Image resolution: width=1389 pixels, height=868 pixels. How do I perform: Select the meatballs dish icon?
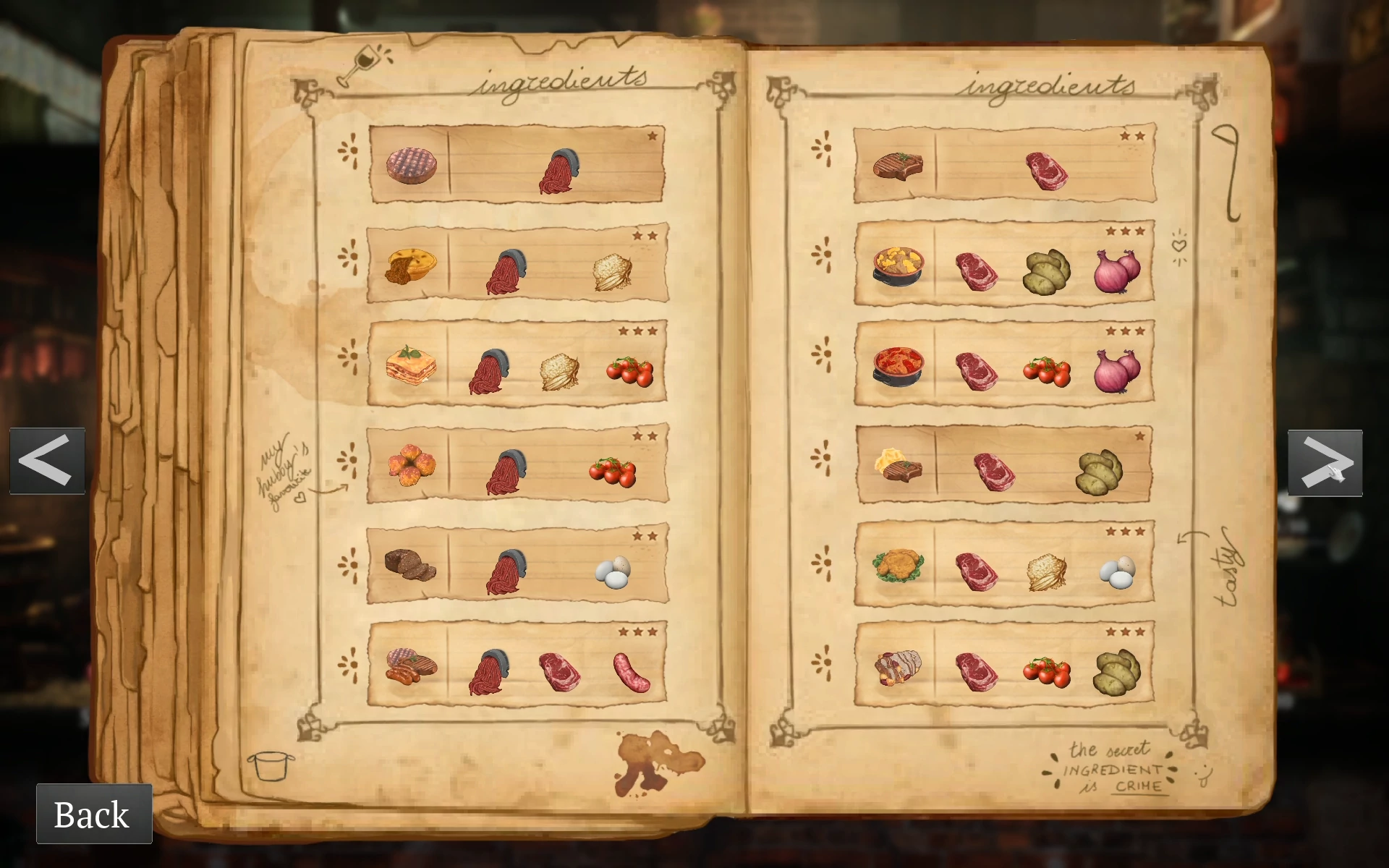[411, 464]
